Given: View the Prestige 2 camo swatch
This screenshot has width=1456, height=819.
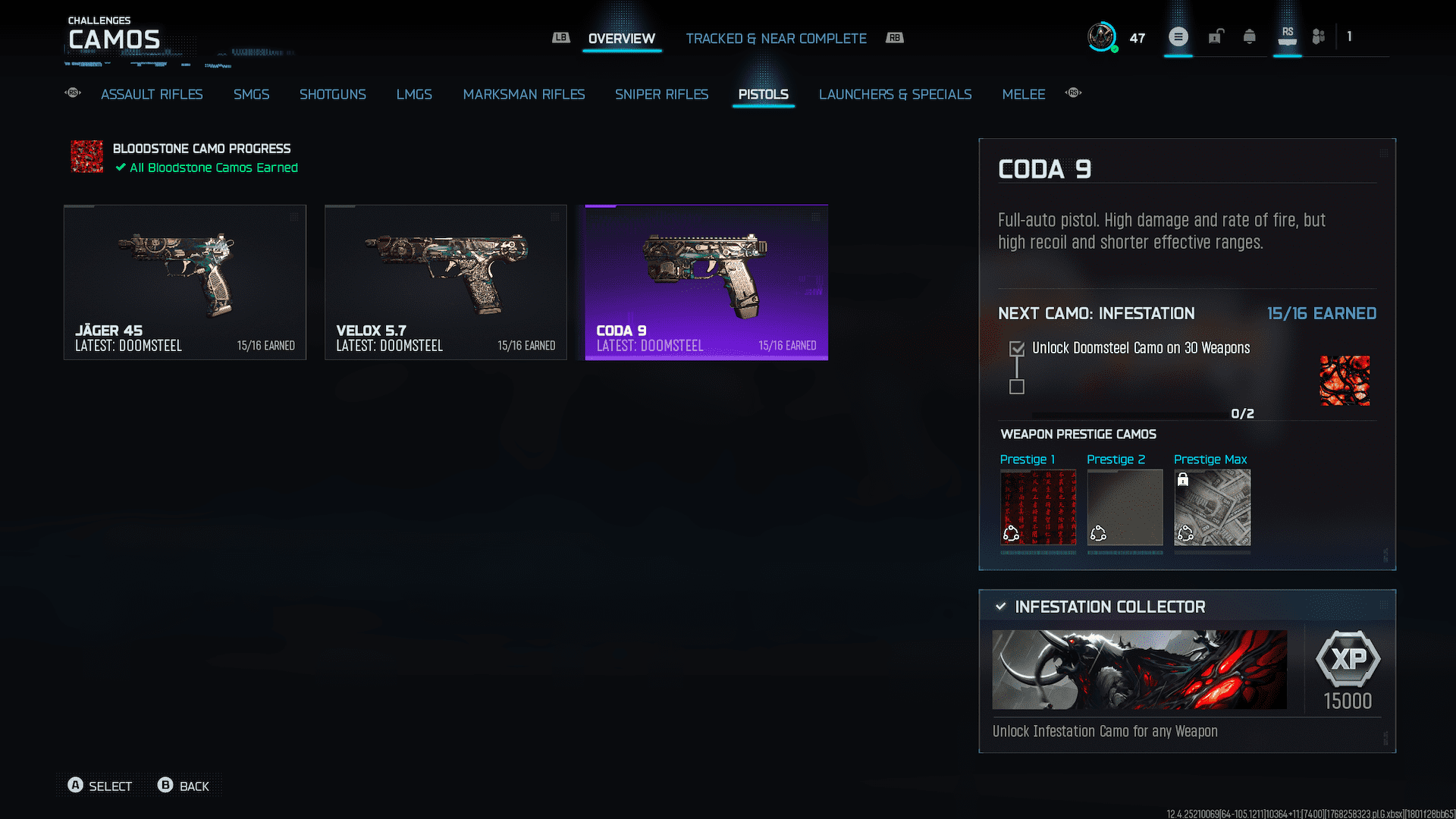Looking at the screenshot, I should pyautogui.click(x=1125, y=507).
